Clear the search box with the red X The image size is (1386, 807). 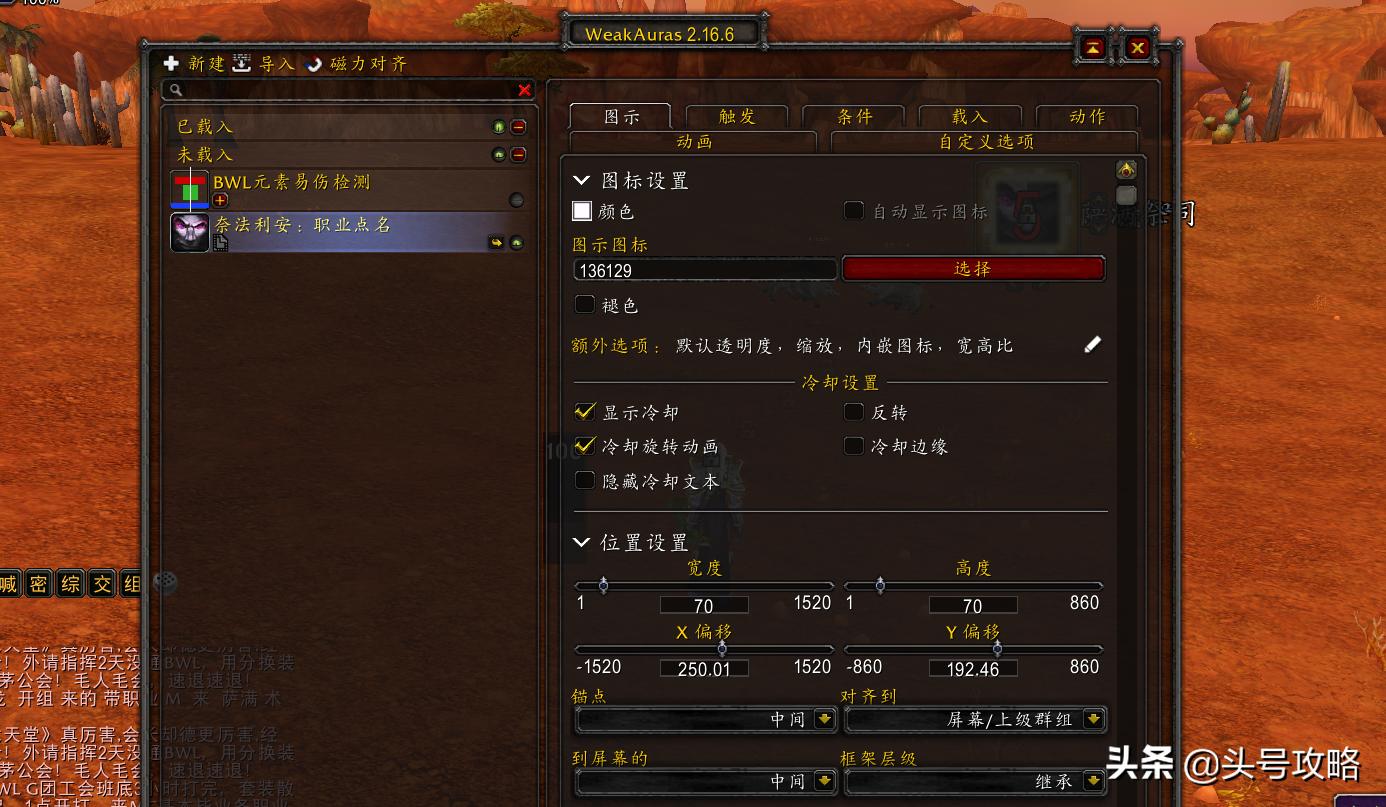524,90
